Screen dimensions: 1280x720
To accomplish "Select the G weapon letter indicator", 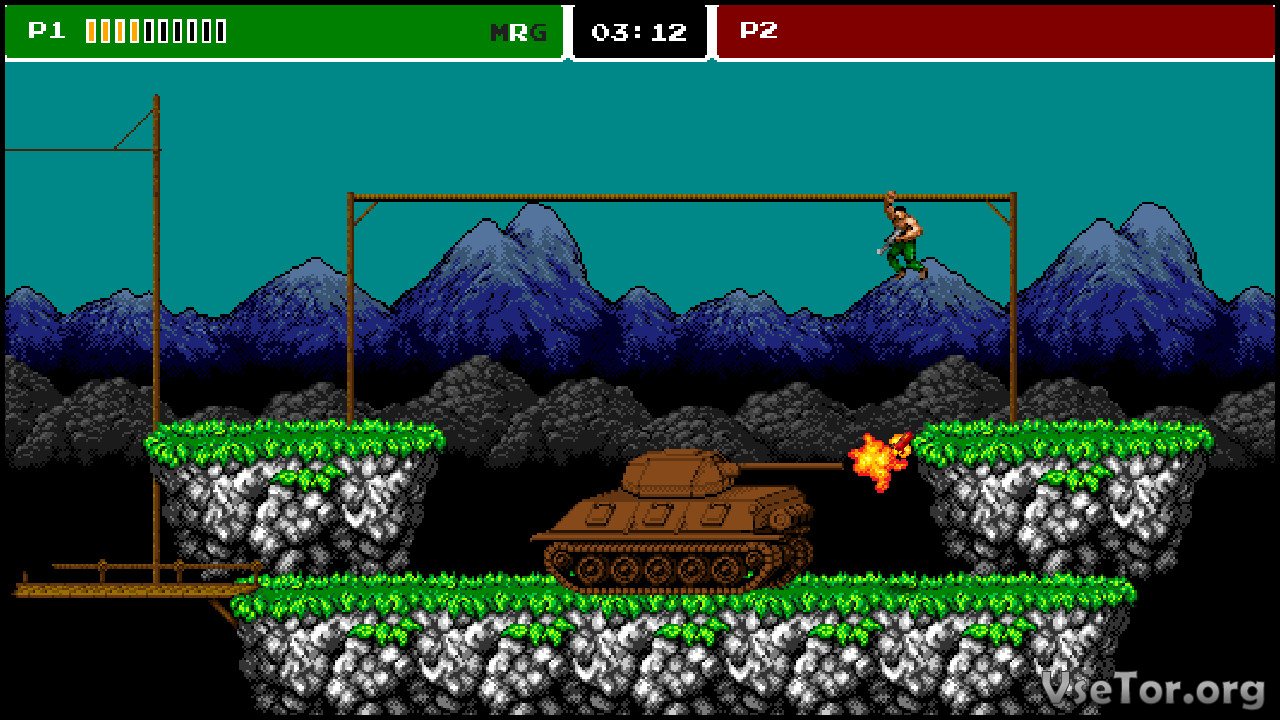I will 539,33.
